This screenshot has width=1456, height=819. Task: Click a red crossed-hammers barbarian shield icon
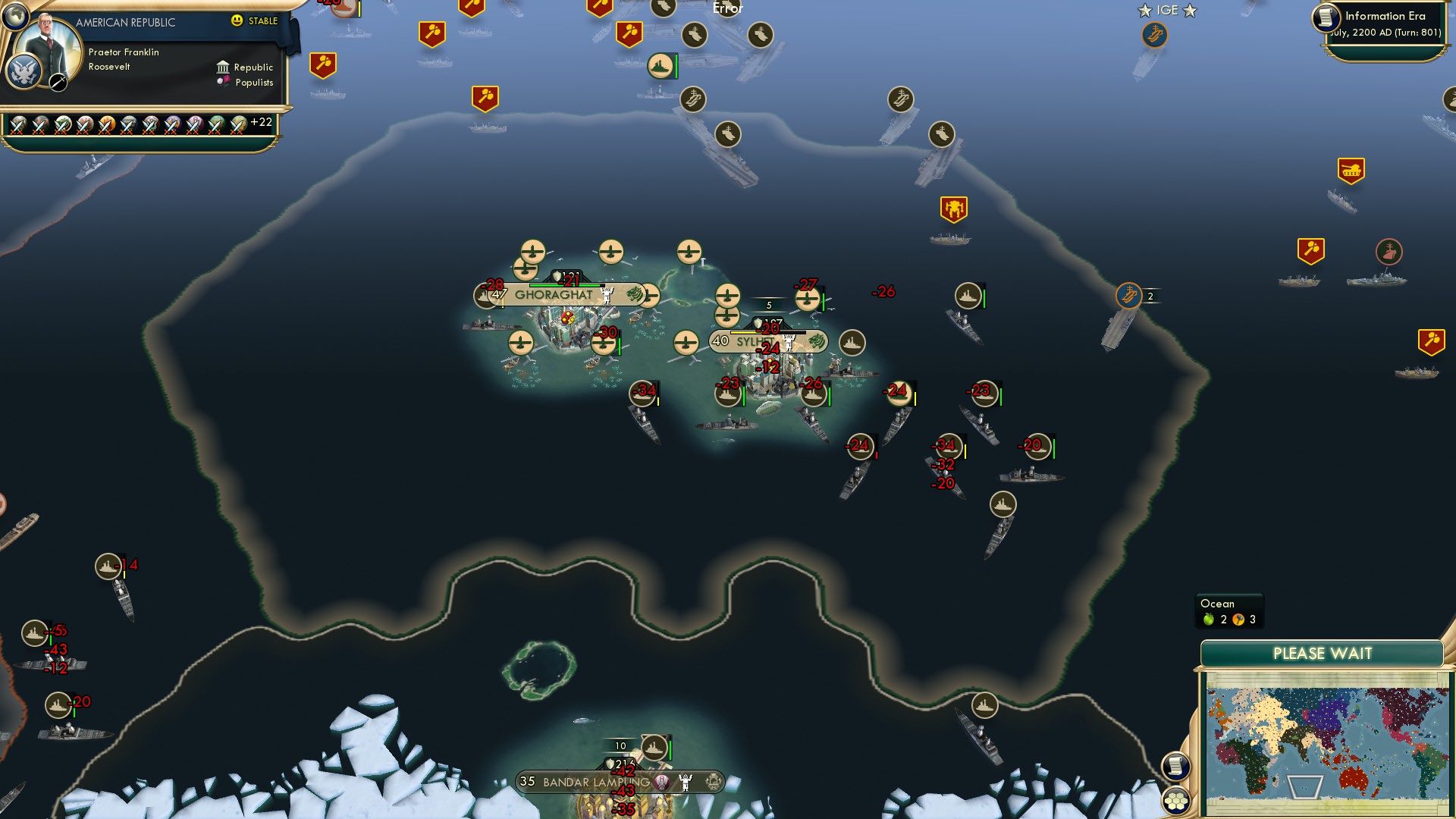click(x=322, y=64)
